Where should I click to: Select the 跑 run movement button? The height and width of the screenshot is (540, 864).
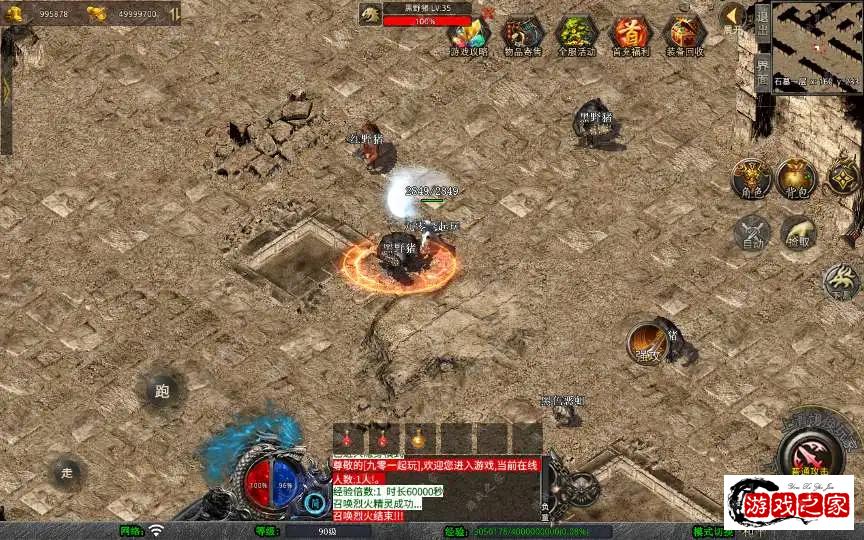(162, 391)
